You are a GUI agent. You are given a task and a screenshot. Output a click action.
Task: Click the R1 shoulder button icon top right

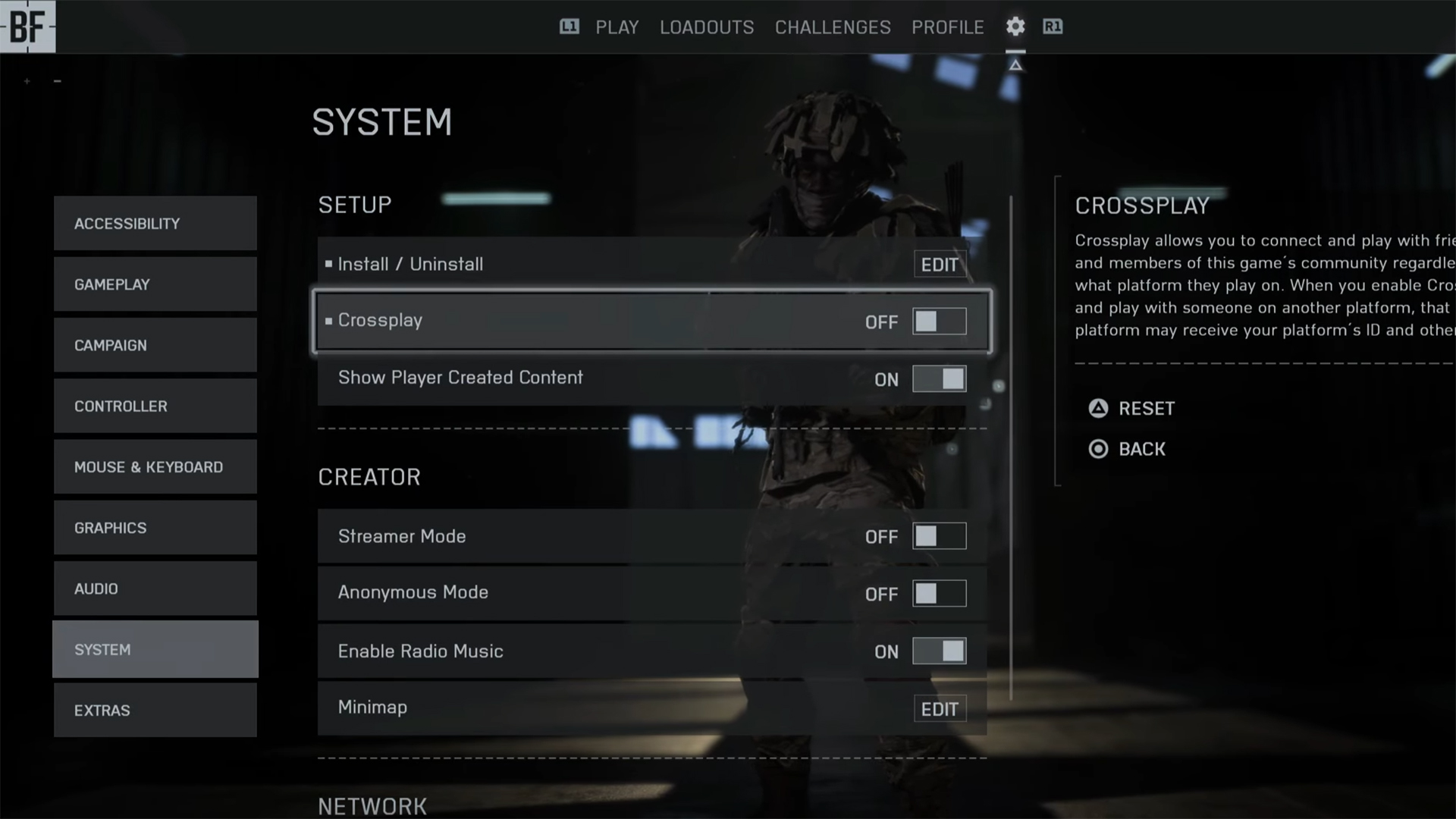pyautogui.click(x=1052, y=27)
